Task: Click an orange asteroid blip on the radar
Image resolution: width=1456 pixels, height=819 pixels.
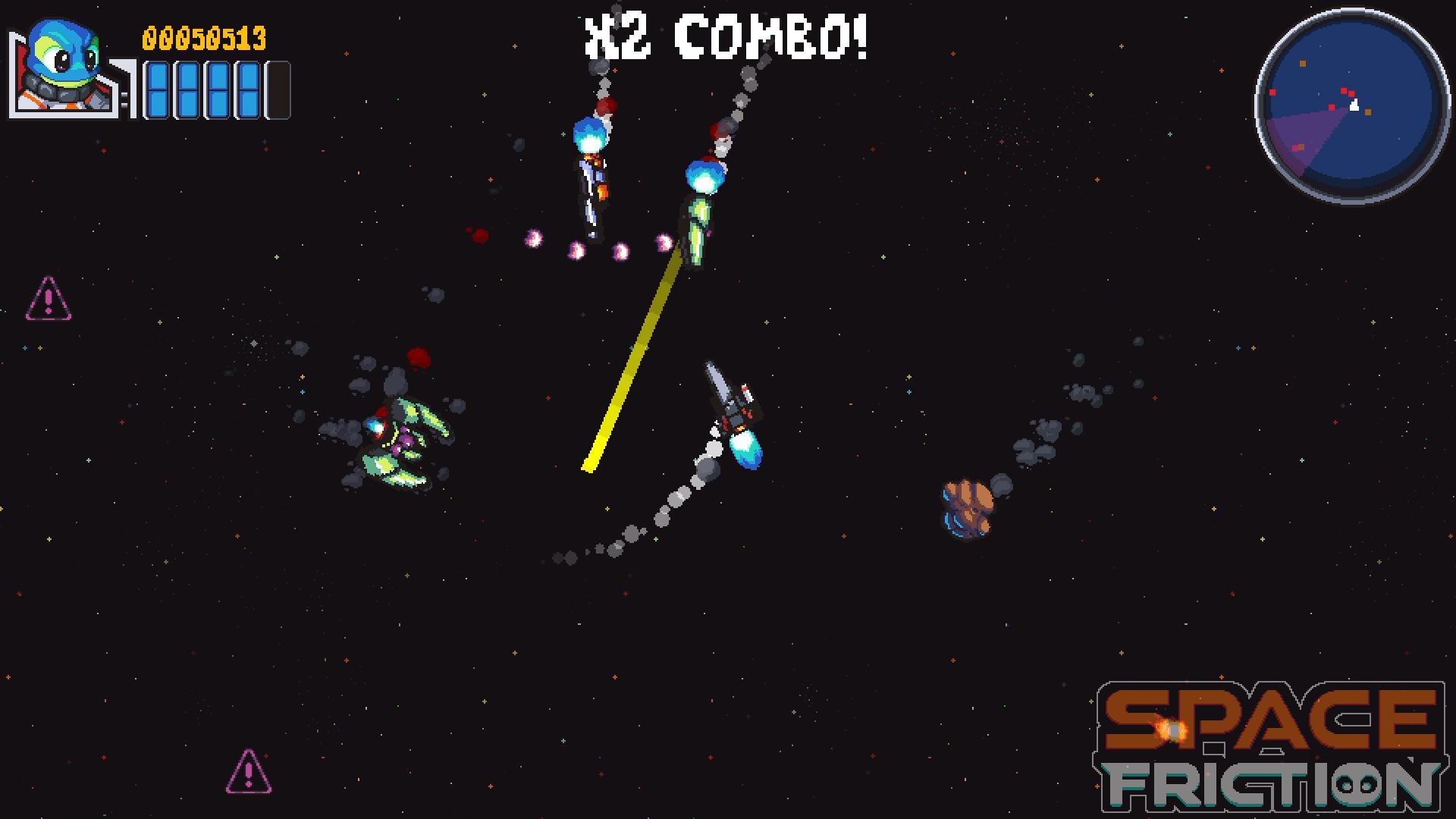Action: 1368,111
